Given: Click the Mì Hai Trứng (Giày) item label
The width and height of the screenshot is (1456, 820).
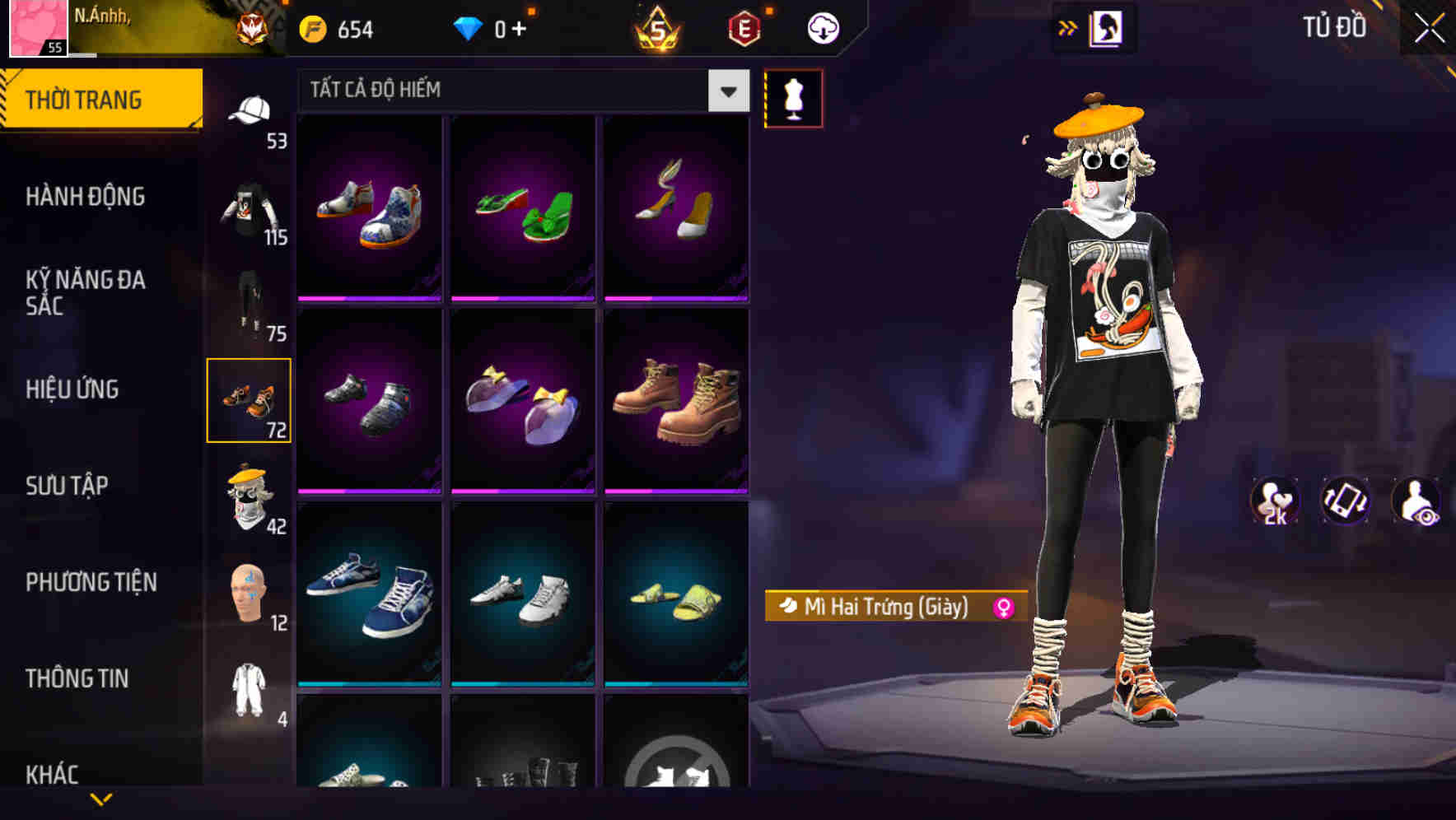Looking at the screenshot, I should pyautogui.click(x=885, y=608).
